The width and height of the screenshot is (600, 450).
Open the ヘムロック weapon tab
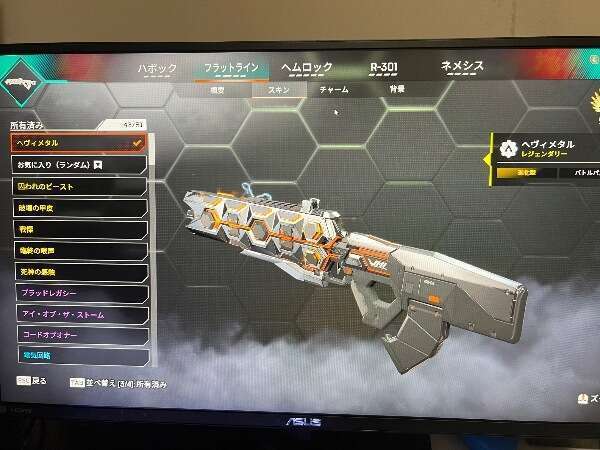(x=306, y=67)
